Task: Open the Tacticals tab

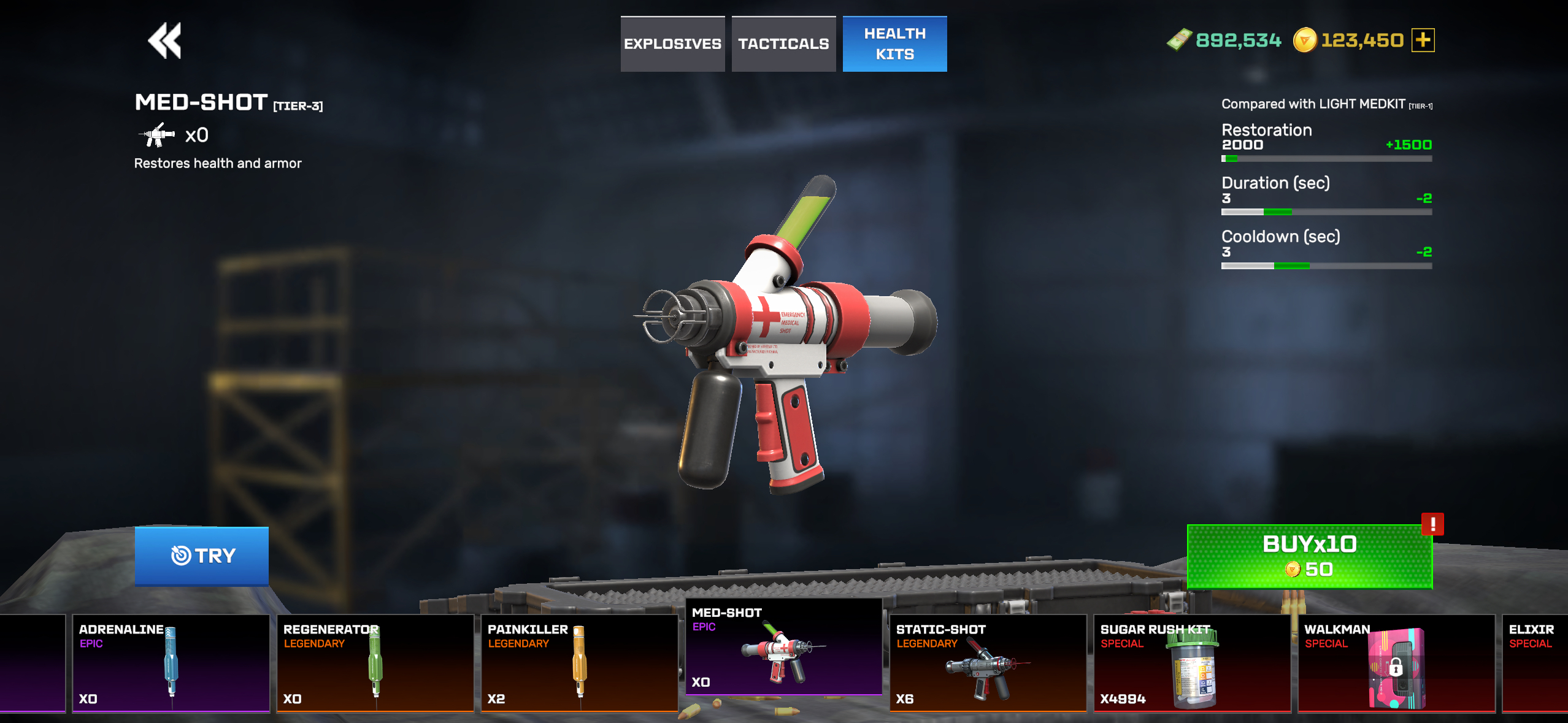Action: [783, 44]
